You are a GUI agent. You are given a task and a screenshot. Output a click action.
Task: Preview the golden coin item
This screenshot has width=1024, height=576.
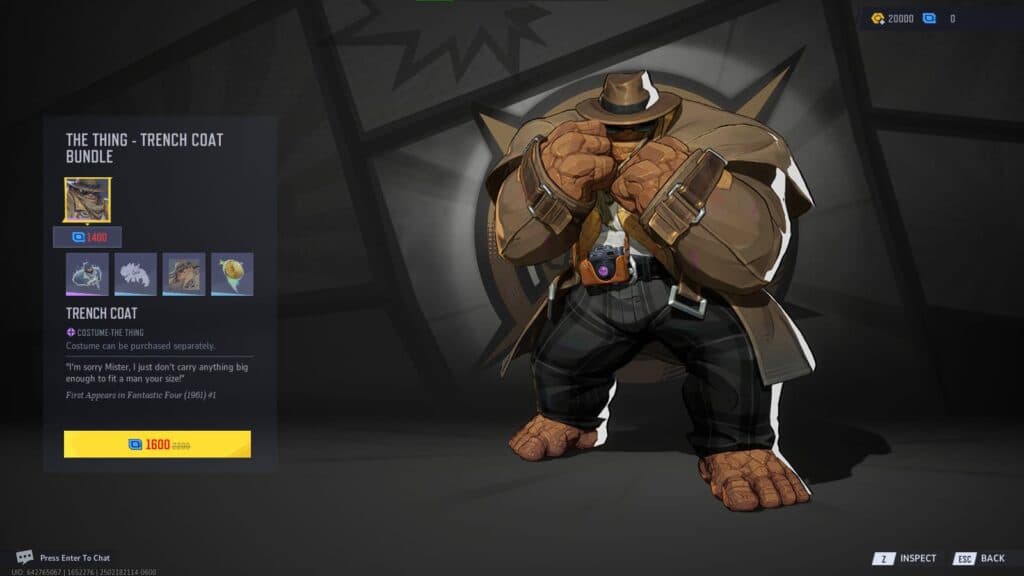(232, 274)
